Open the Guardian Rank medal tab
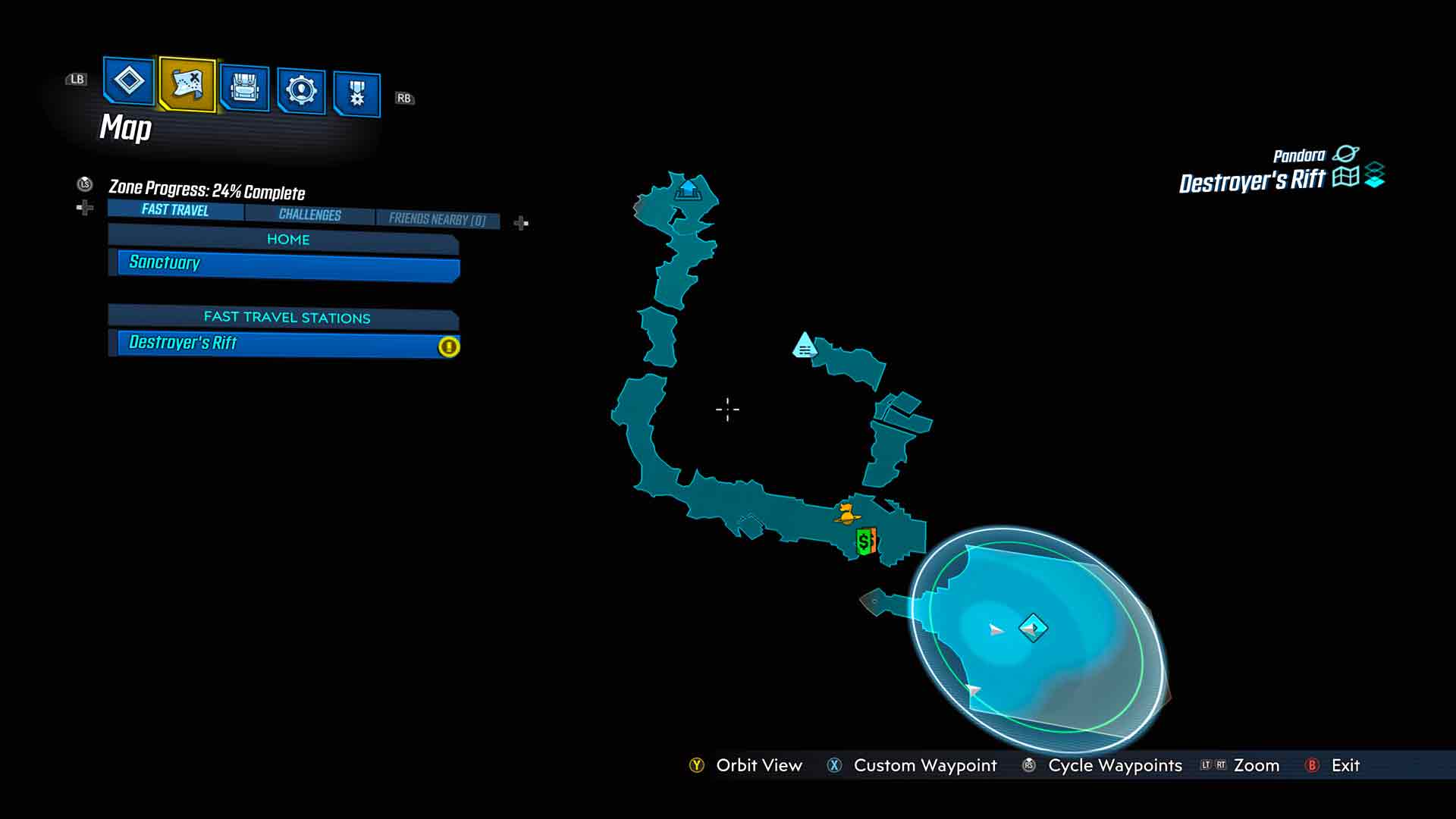Viewport: 1456px width, 819px height. [356, 94]
